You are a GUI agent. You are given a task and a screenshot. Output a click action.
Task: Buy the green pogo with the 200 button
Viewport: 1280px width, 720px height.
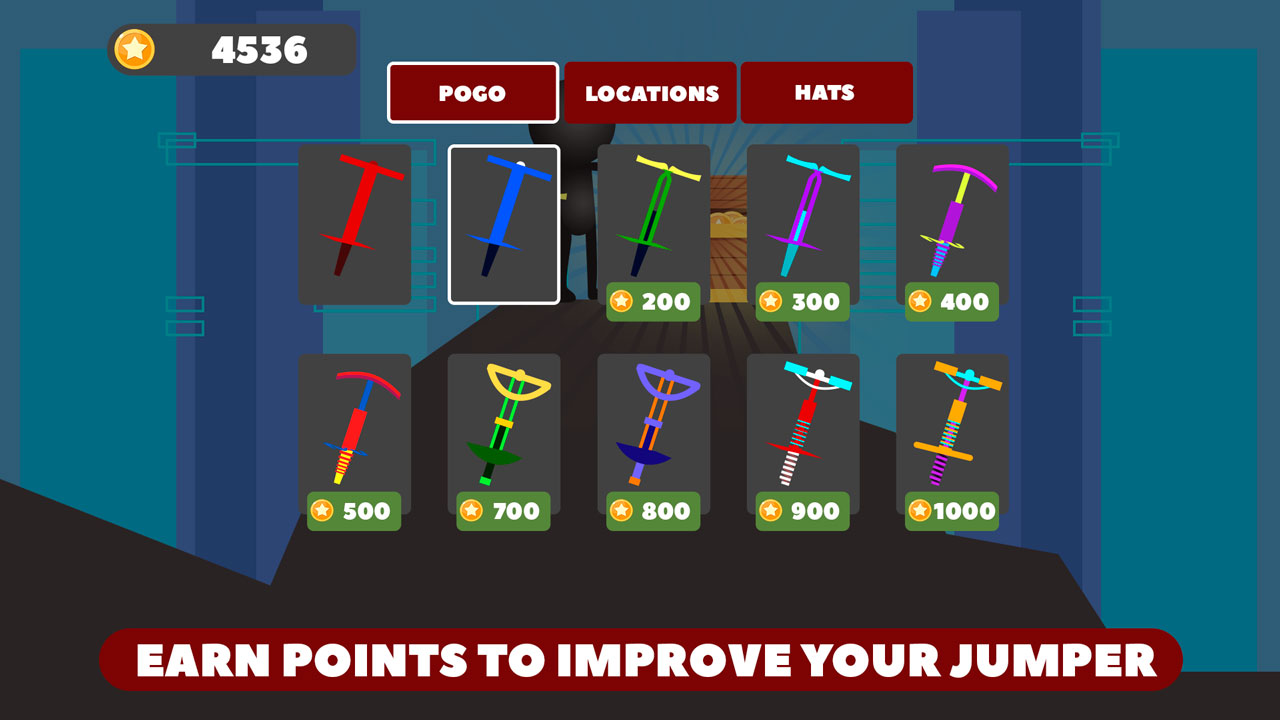point(654,302)
